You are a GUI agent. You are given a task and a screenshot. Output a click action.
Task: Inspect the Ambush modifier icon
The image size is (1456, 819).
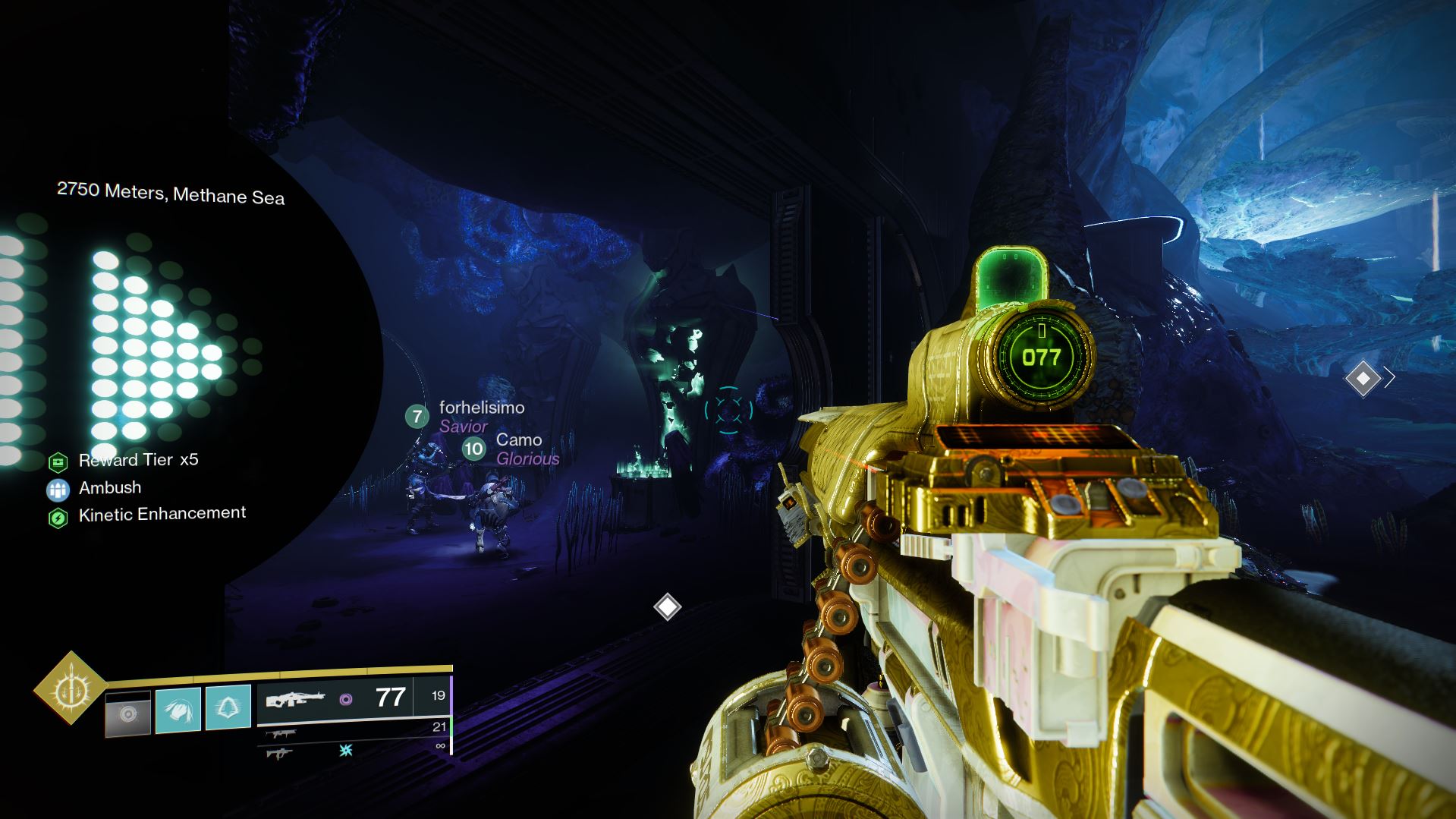pos(58,490)
